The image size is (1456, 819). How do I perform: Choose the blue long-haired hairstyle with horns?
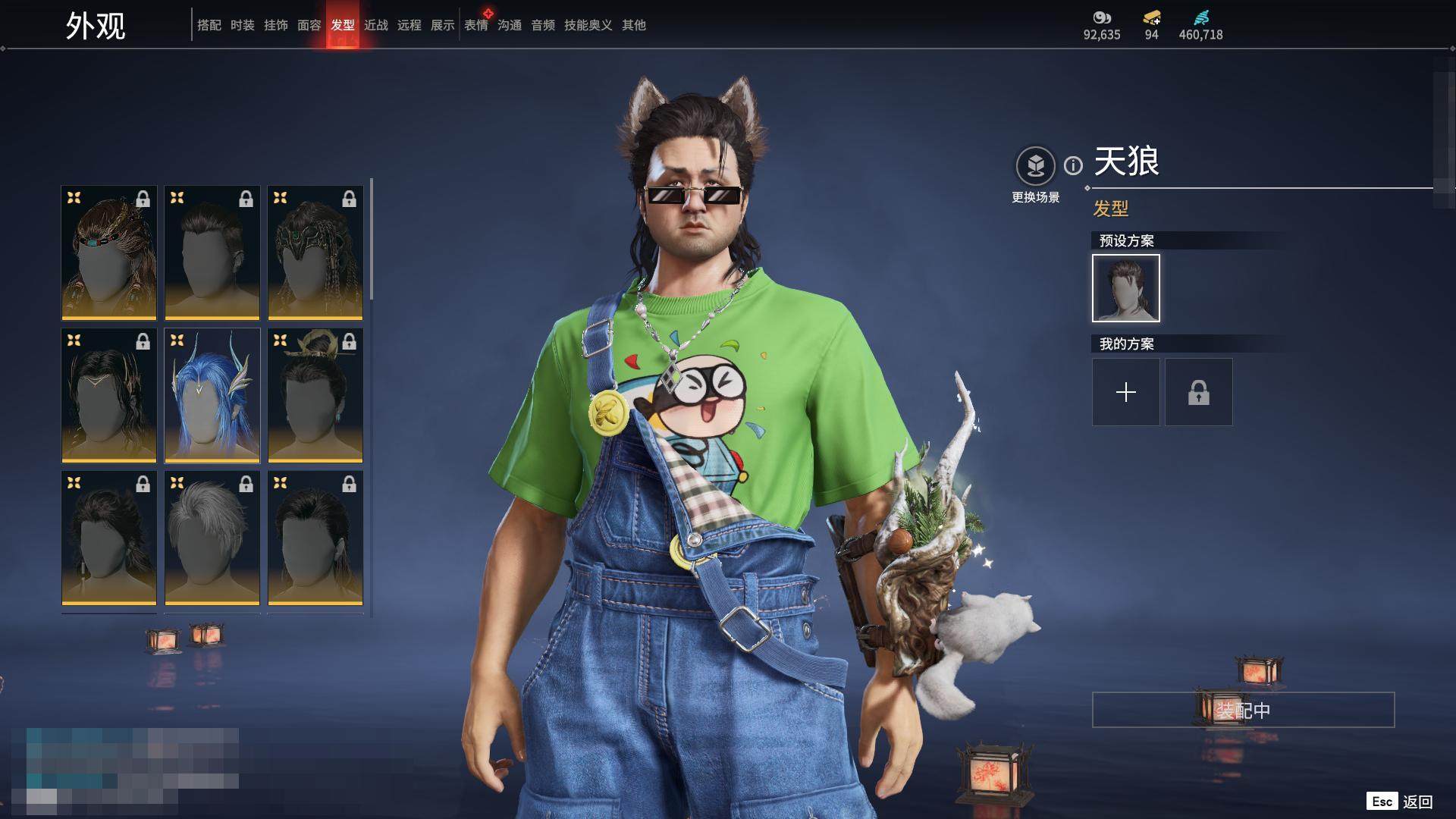212,395
